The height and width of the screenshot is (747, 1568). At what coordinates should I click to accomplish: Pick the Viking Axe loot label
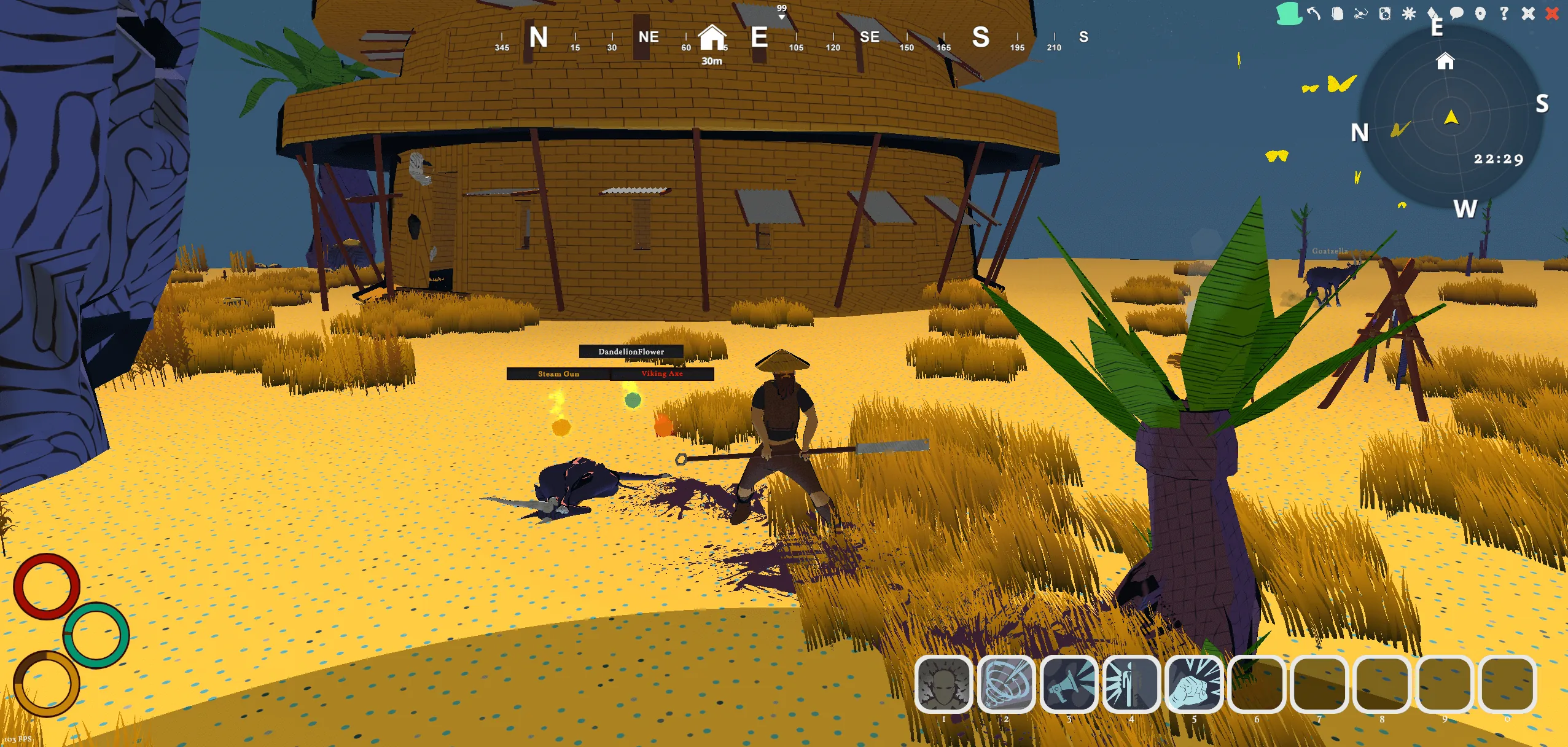coord(662,373)
